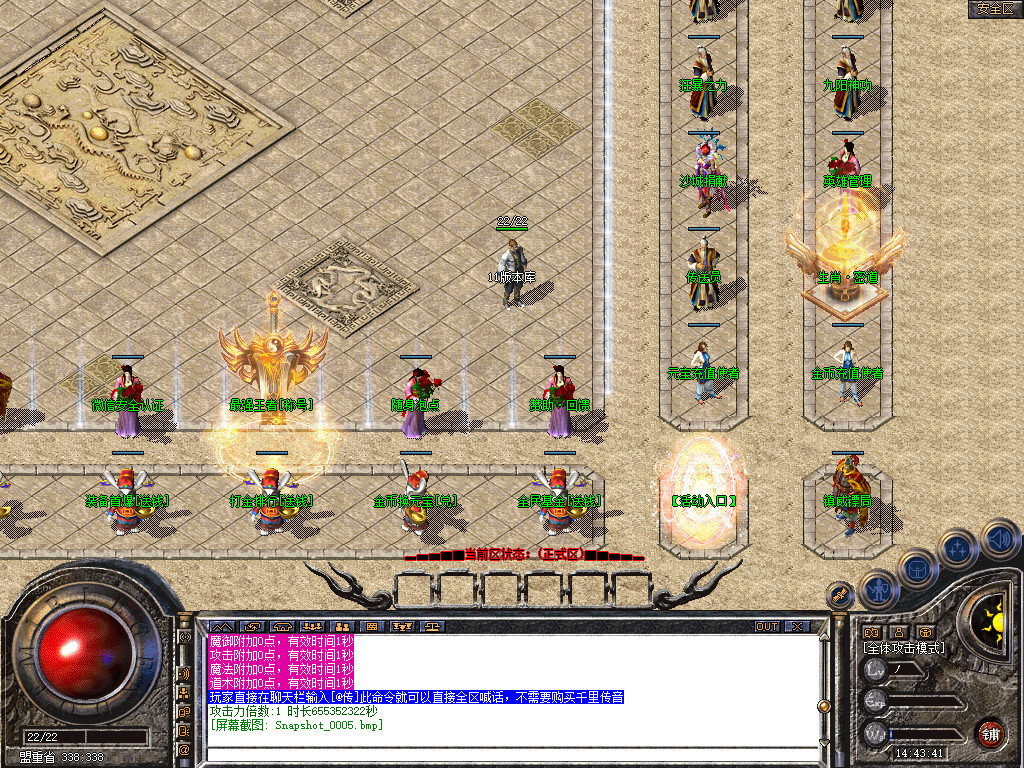Open the skills sparkle button
The height and width of the screenshot is (768, 1024).
(x=958, y=549)
